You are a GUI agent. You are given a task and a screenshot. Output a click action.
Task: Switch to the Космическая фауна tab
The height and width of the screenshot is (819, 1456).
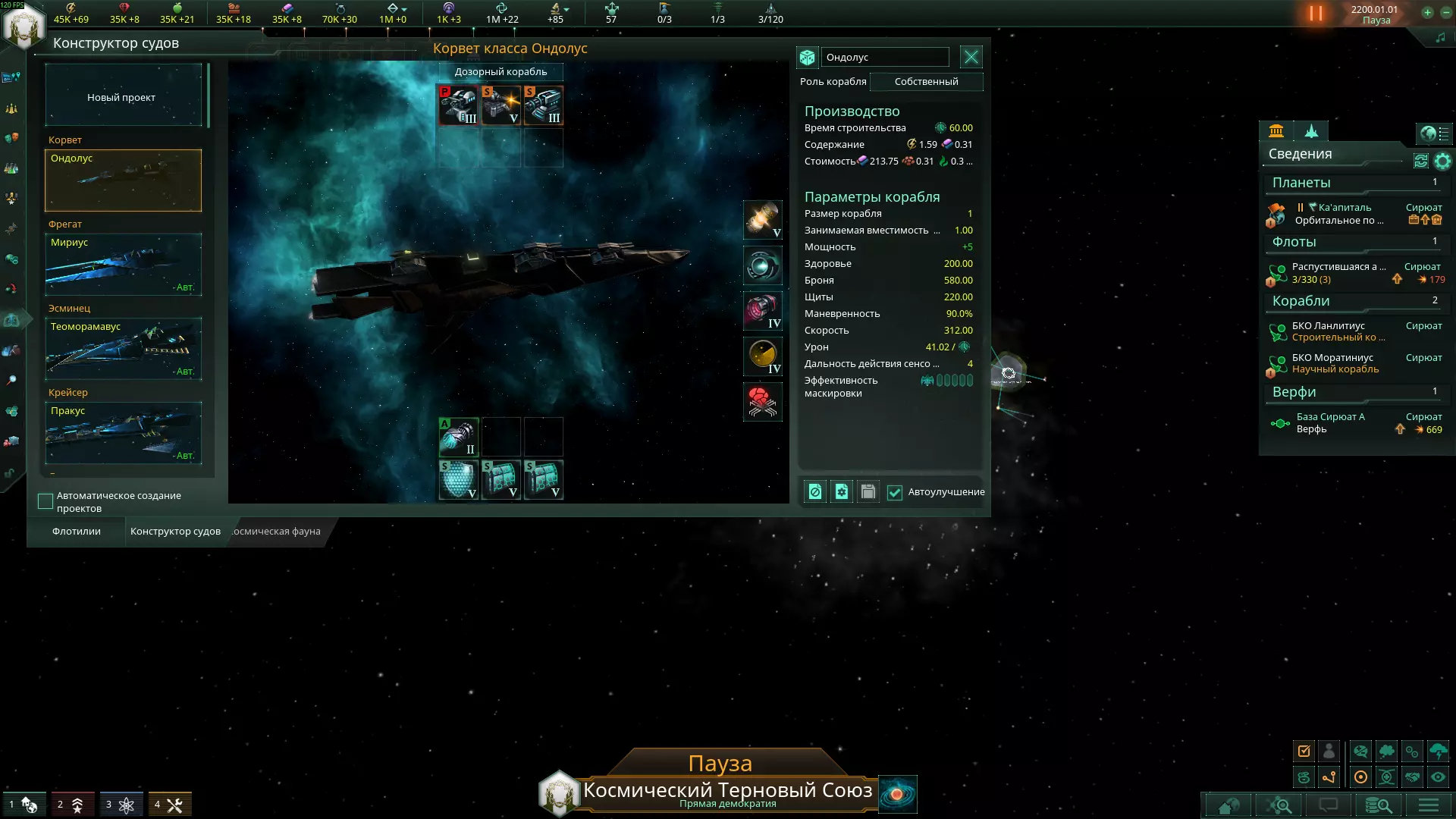click(276, 531)
